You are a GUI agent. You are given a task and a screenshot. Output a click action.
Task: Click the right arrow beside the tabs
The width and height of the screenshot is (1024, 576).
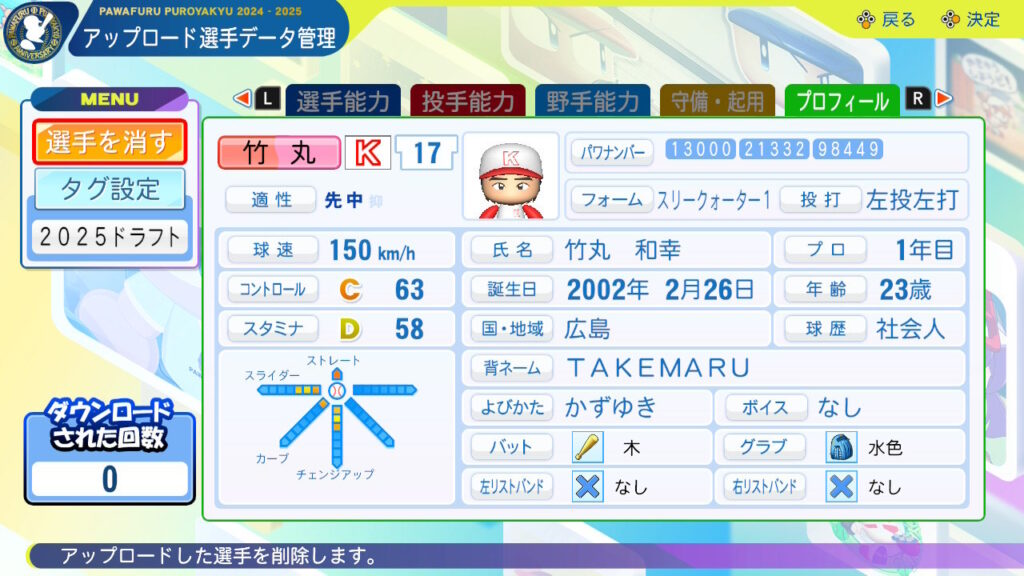[943, 99]
